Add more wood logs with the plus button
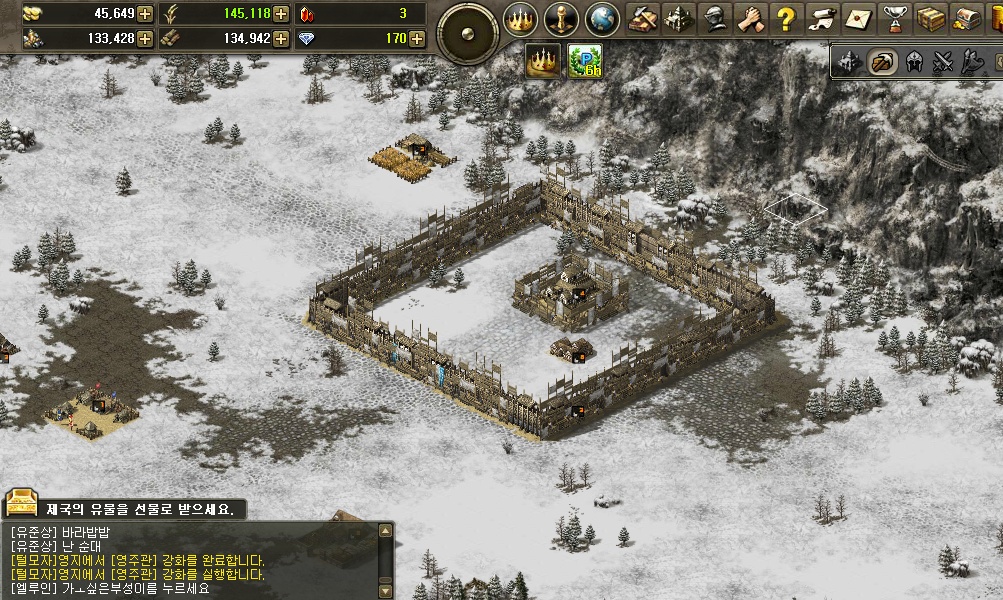This screenshot has width=1003, height=600. pyautogui.click(x=281, y=39)
